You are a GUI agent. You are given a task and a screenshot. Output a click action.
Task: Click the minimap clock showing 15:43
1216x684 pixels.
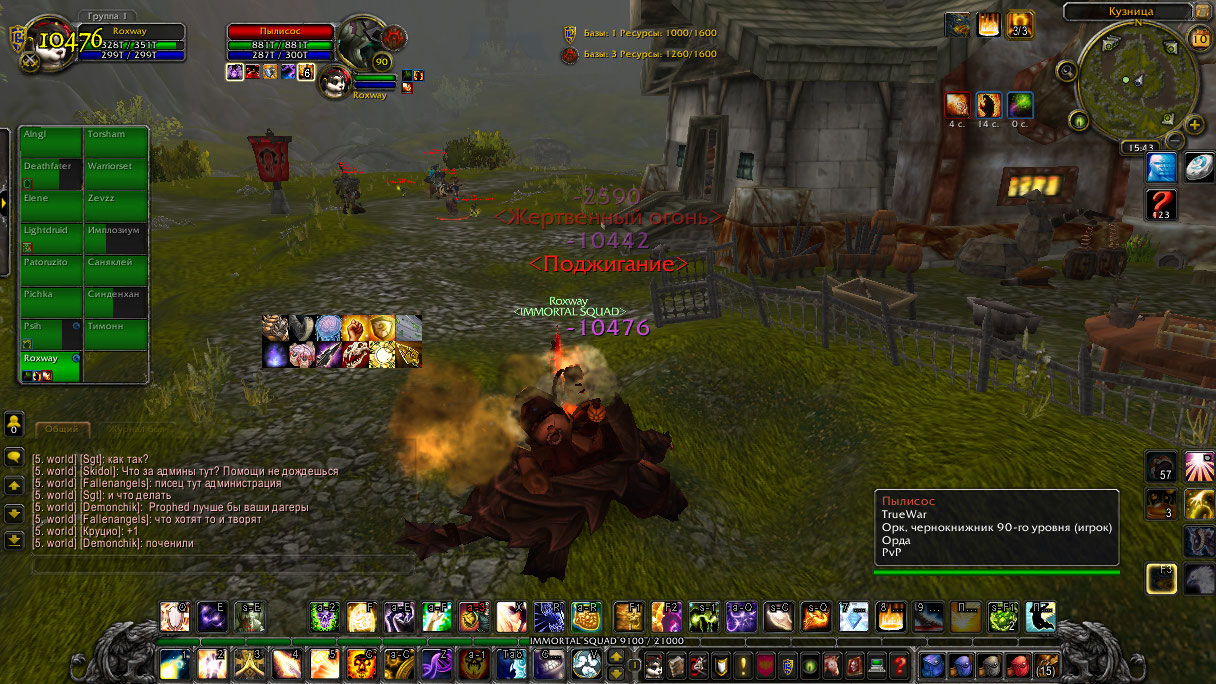[1139, 147]
